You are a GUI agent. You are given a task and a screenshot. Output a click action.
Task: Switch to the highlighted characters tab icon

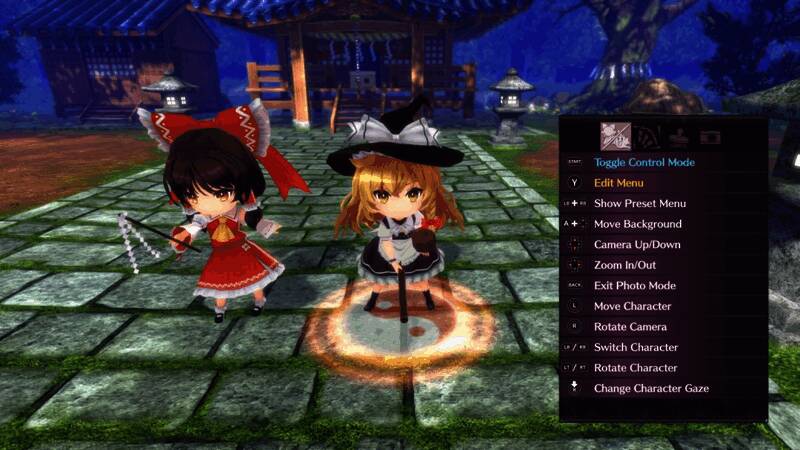tap(614, 134)
